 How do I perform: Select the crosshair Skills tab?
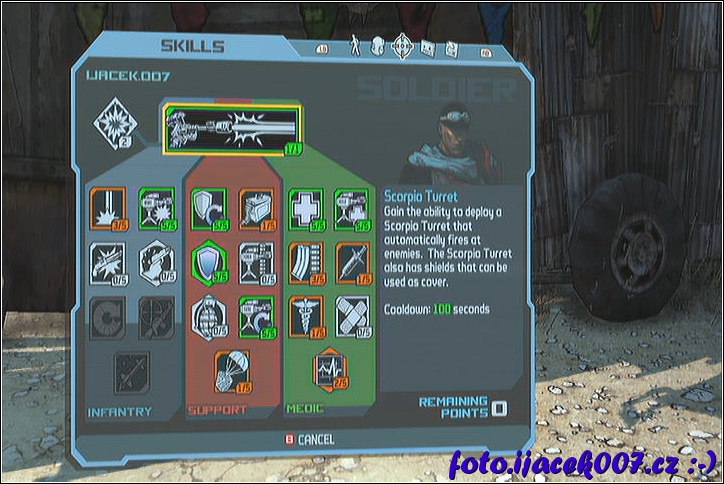click(x=402, y=46)
